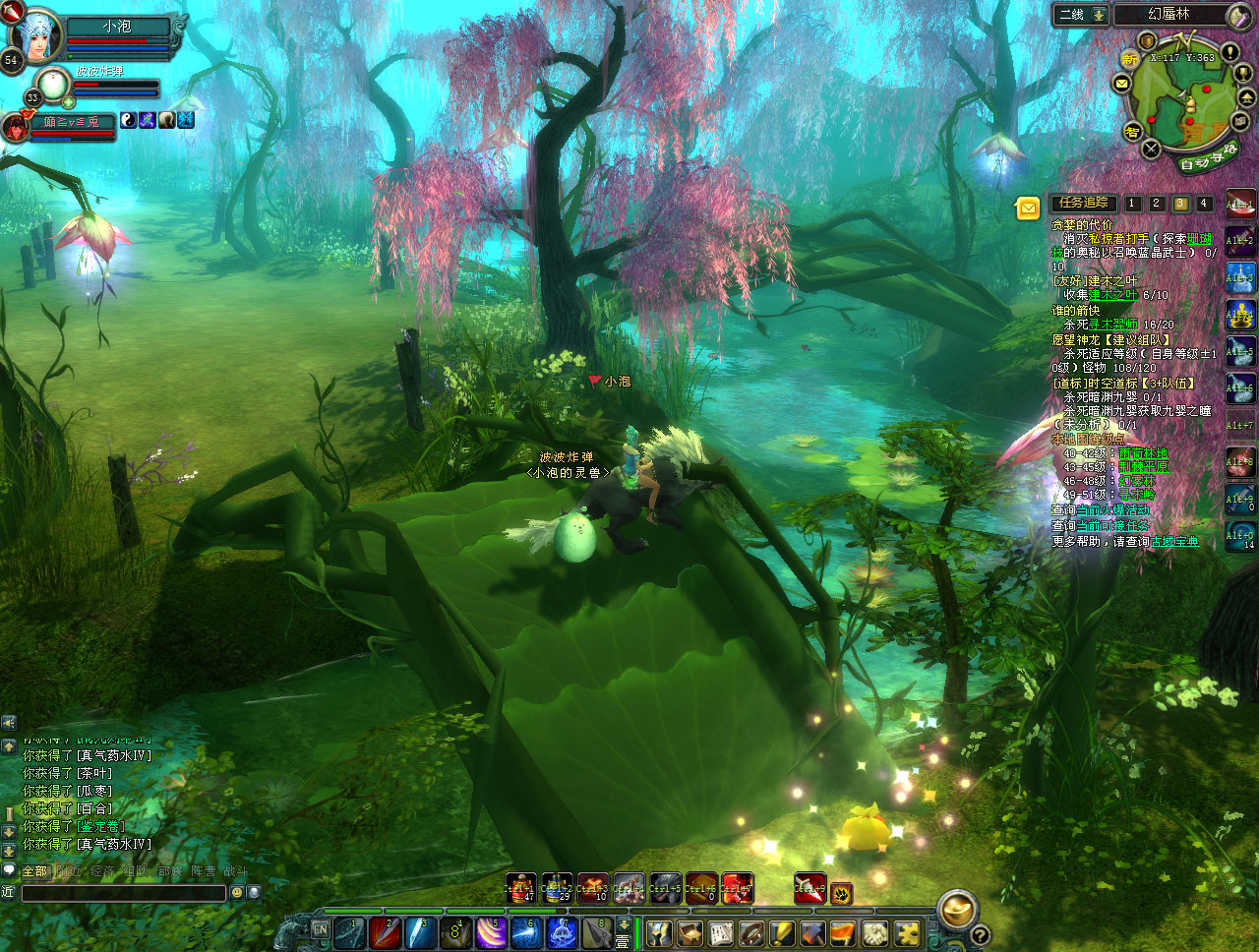Open the crossed swords button by minimap
The height and width of the screenshot is (952, 1259).
1151,149
